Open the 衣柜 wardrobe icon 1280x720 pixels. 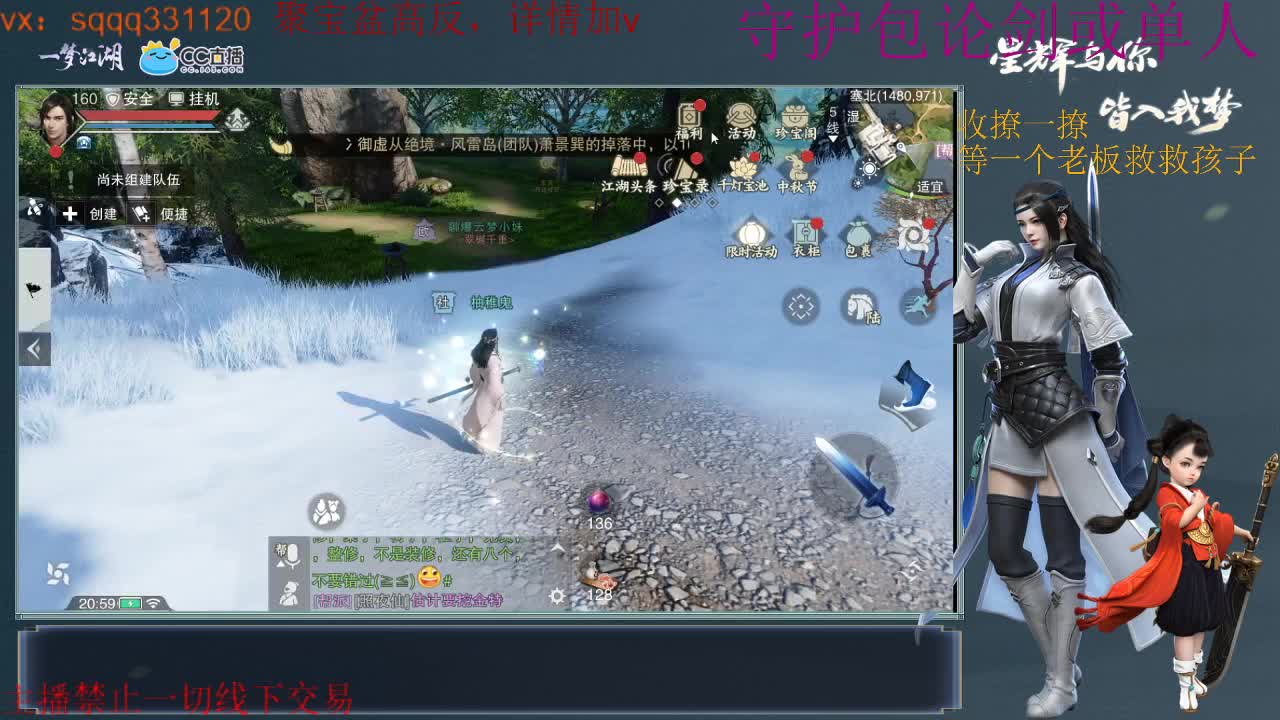pos(805,233)
